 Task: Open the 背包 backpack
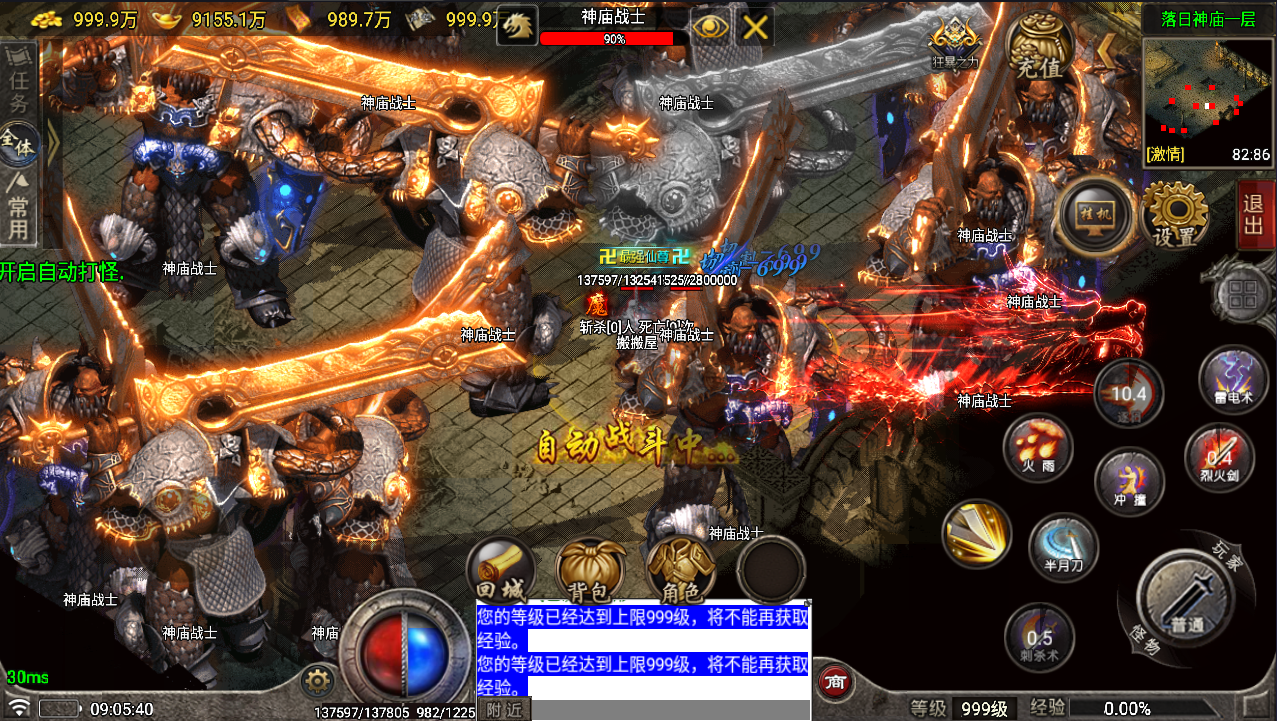[x=591, y=572]
